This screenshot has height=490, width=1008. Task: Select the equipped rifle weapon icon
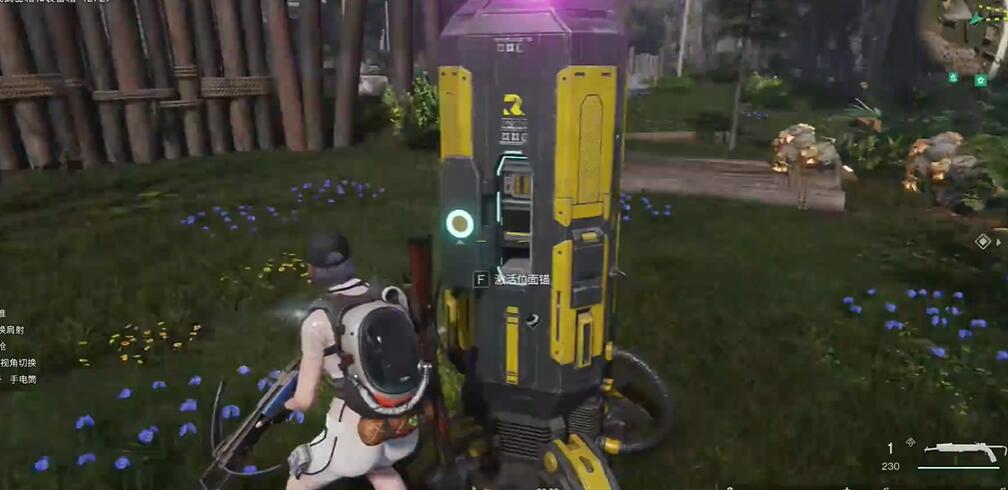click(x=959, y=453)
